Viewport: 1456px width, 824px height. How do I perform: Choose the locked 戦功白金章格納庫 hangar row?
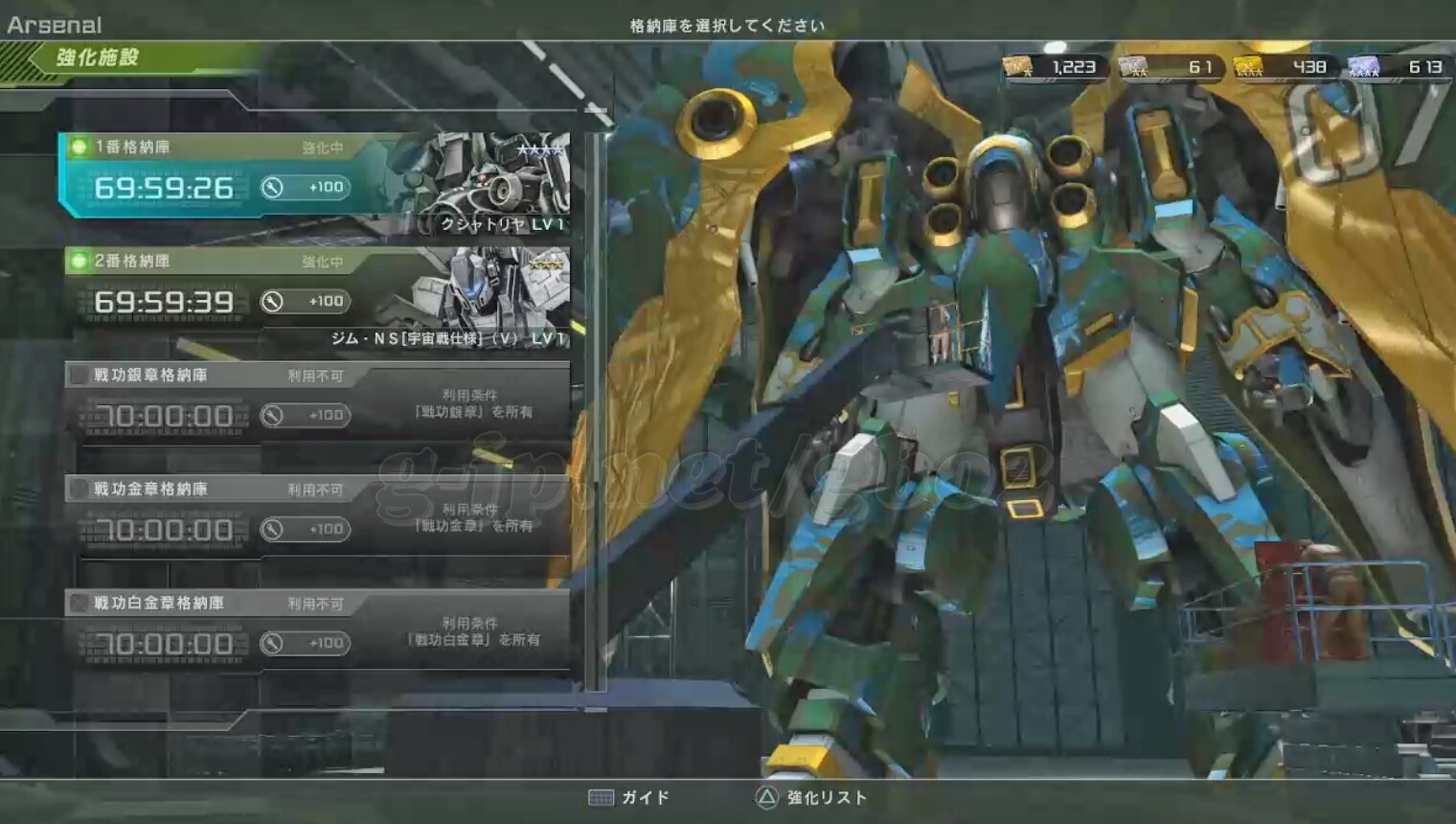click(316, 630)
